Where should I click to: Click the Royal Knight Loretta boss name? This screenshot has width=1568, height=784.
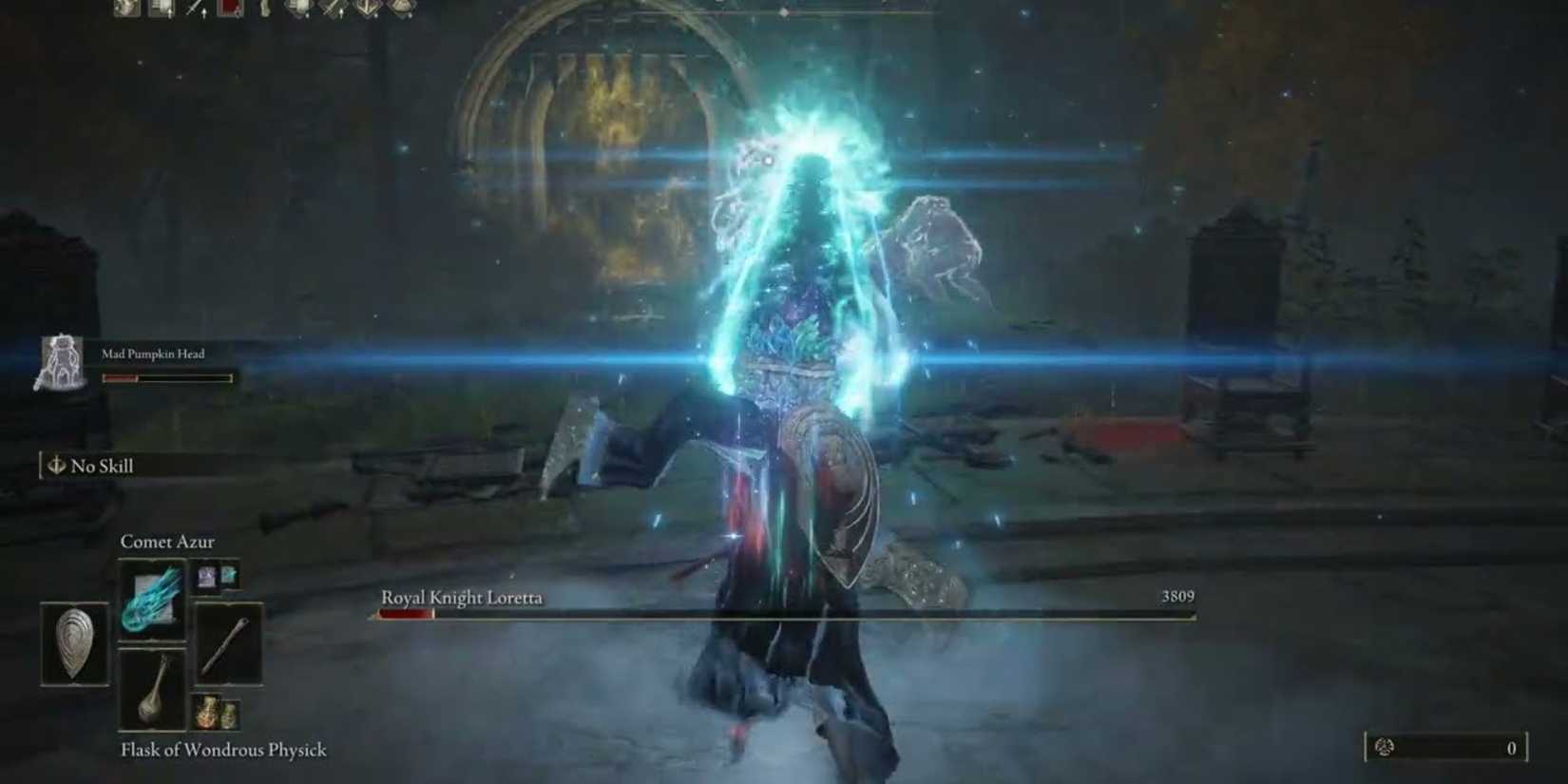coord(461,598)
